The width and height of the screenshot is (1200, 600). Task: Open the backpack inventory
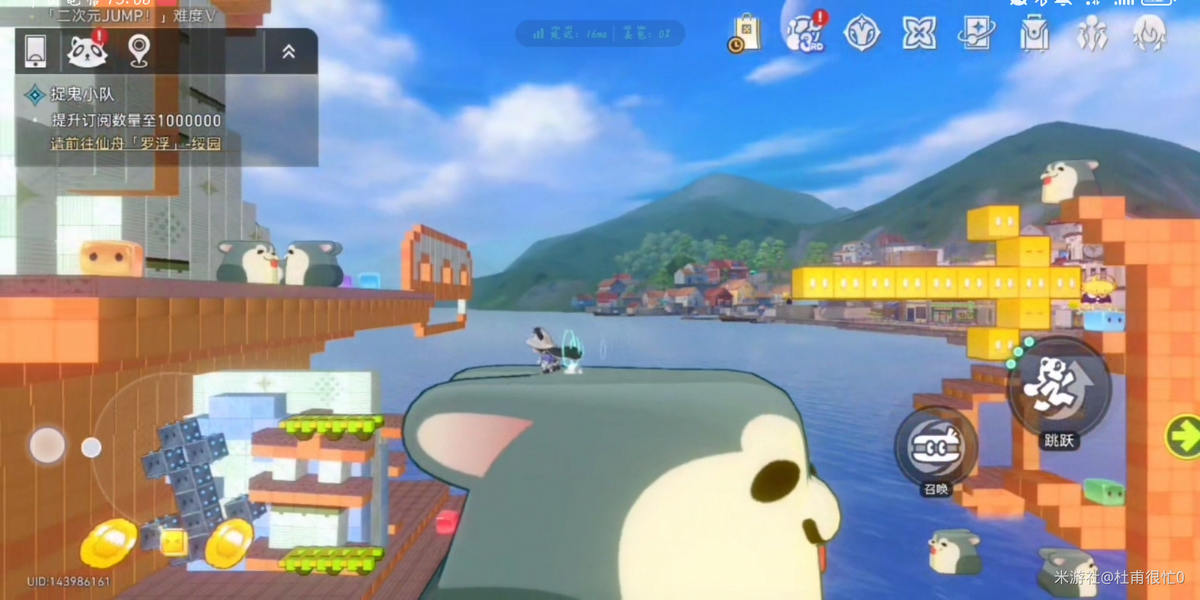(1034, 34)
